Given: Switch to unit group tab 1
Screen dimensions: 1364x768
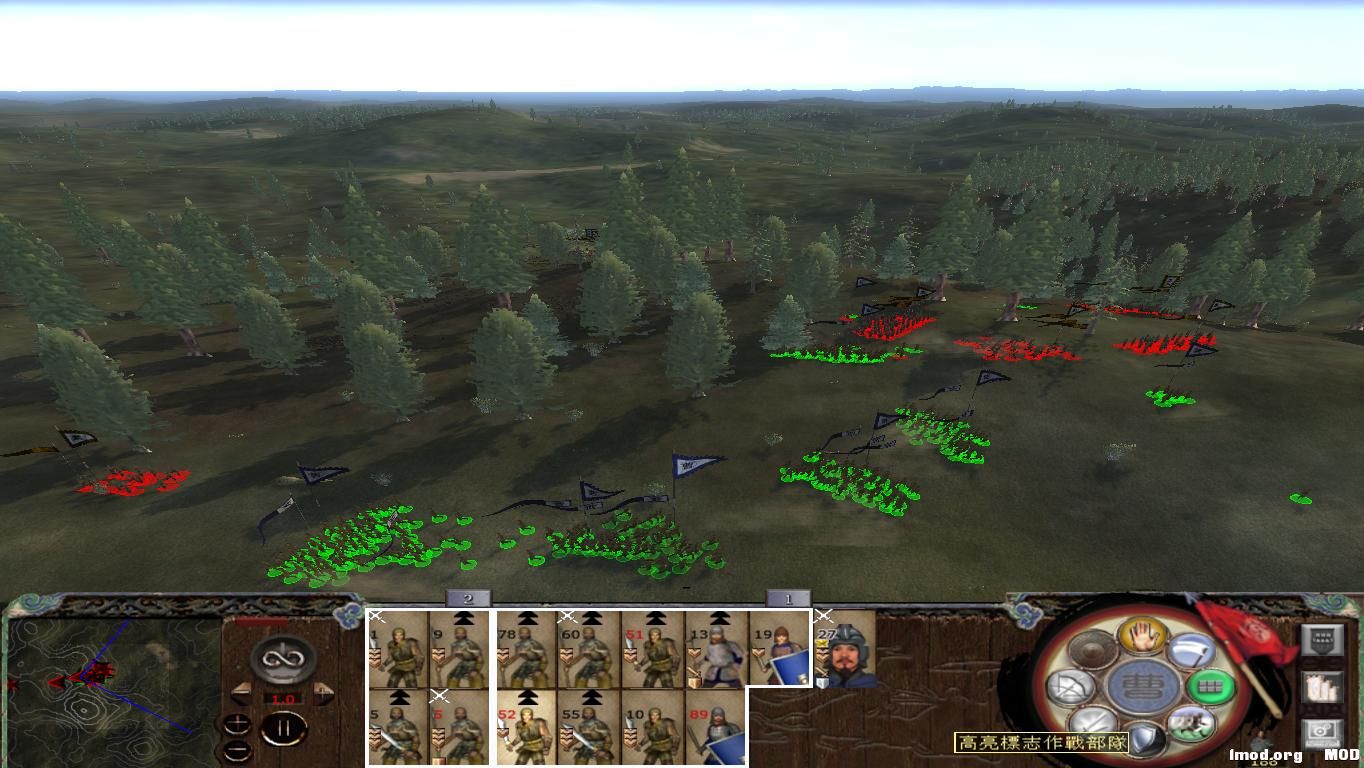Looking at the screenshot, I should click(x=791, y=598).
